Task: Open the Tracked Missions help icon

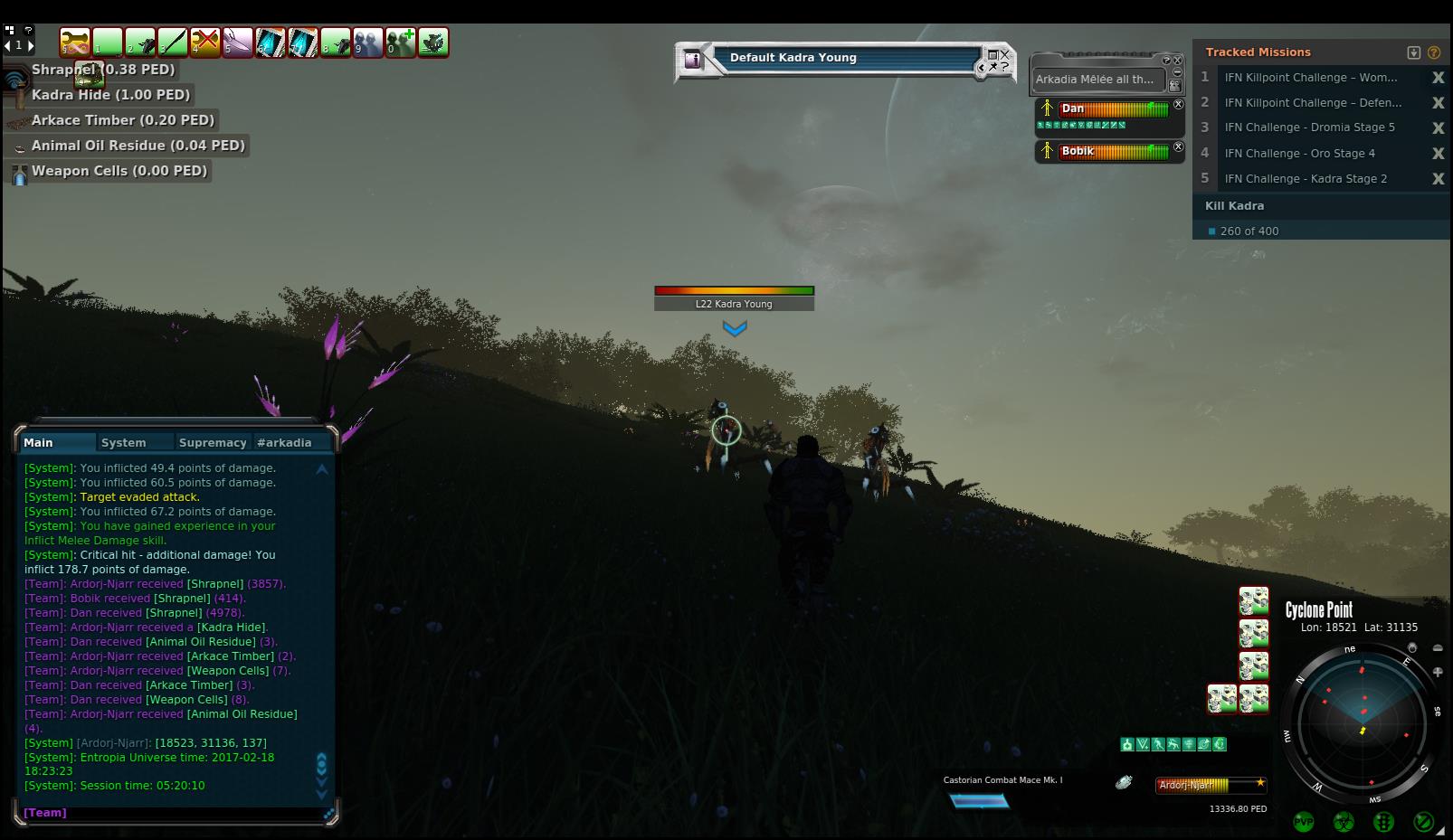Action: [1434, 52]
